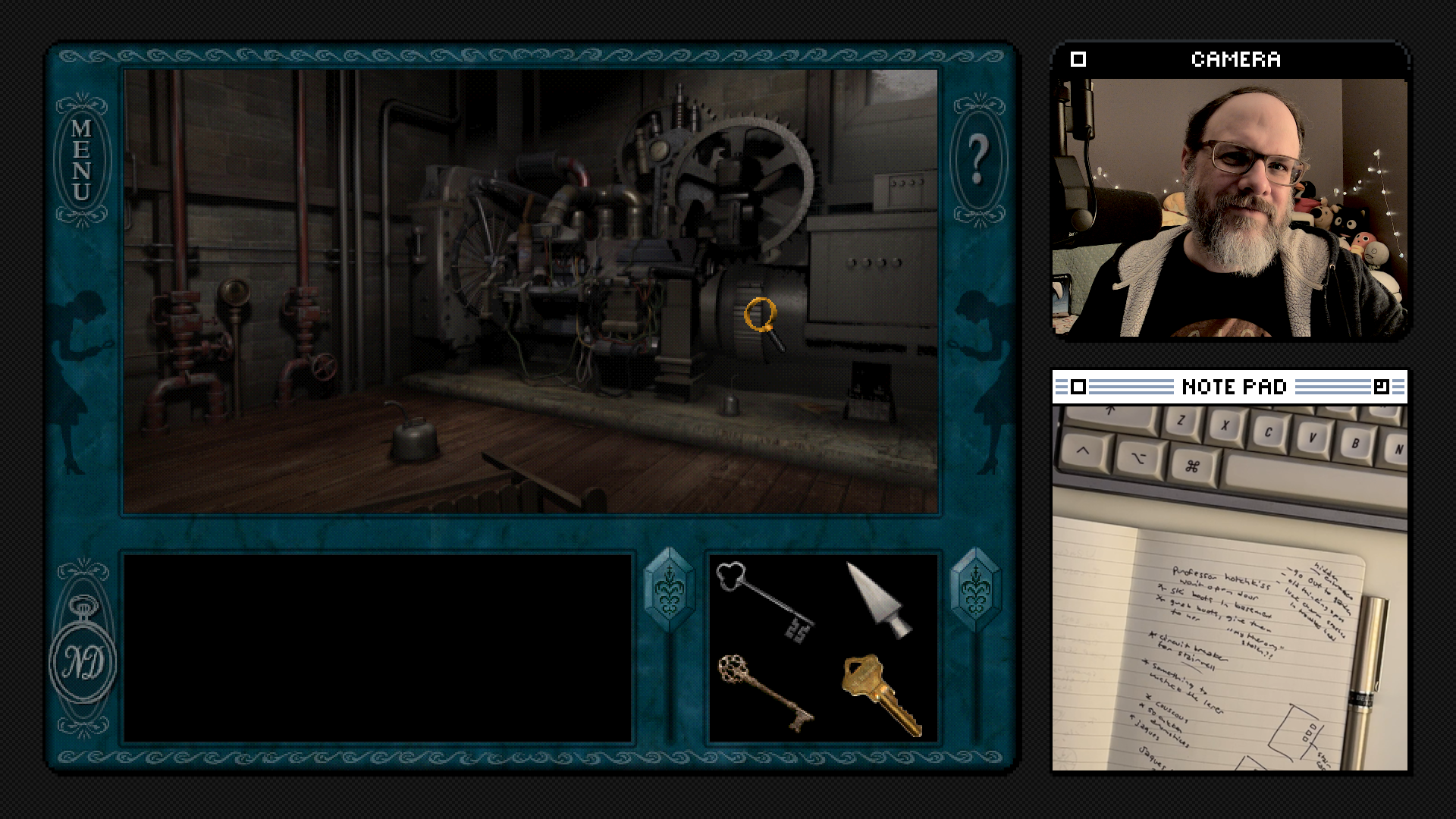The image size is (1456, 819).
Task: Click the ND pocket watch emblem
Action: [83, 659]
